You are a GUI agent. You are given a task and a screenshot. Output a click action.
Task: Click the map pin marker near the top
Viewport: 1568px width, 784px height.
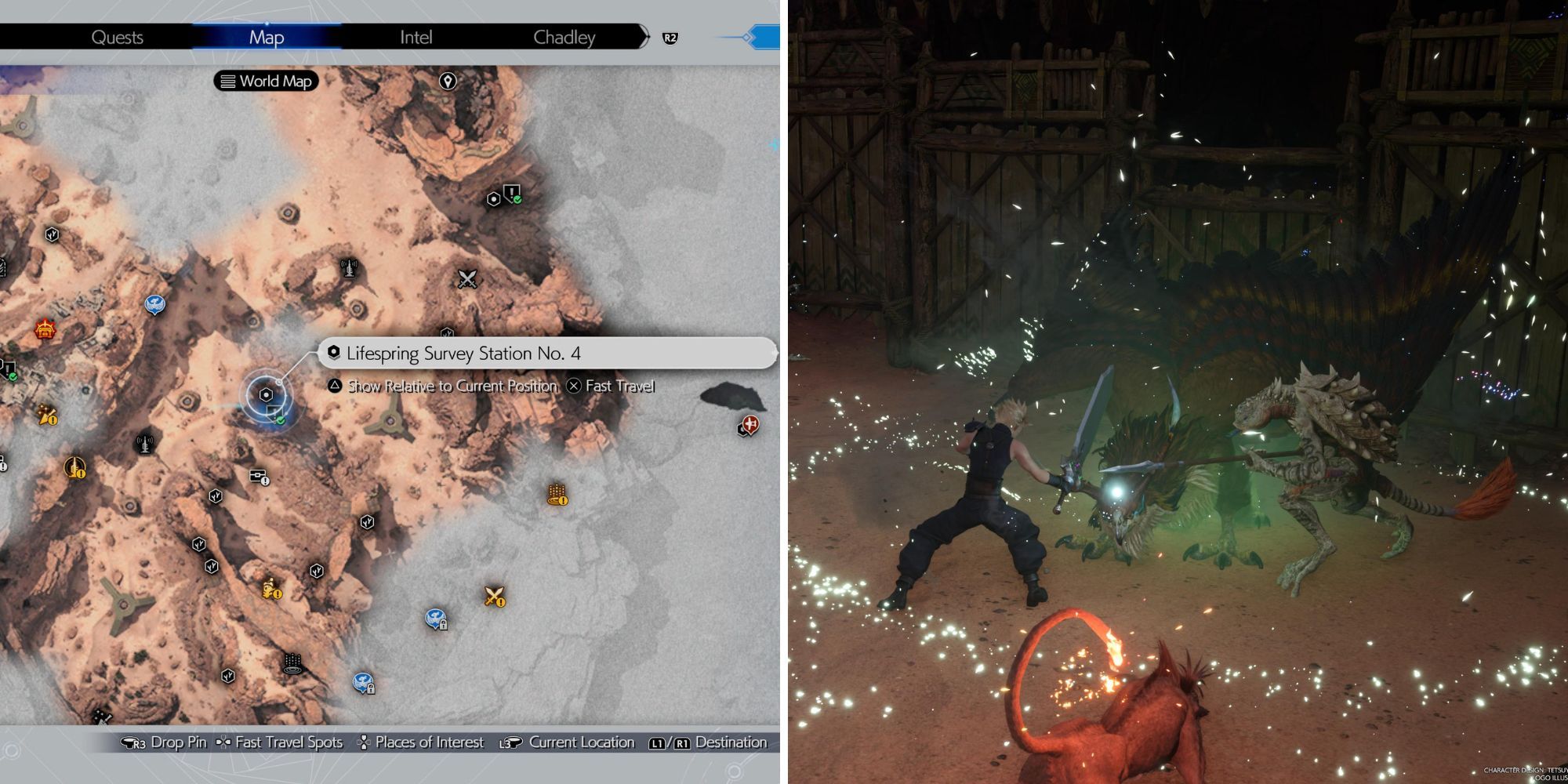[447, 81]
